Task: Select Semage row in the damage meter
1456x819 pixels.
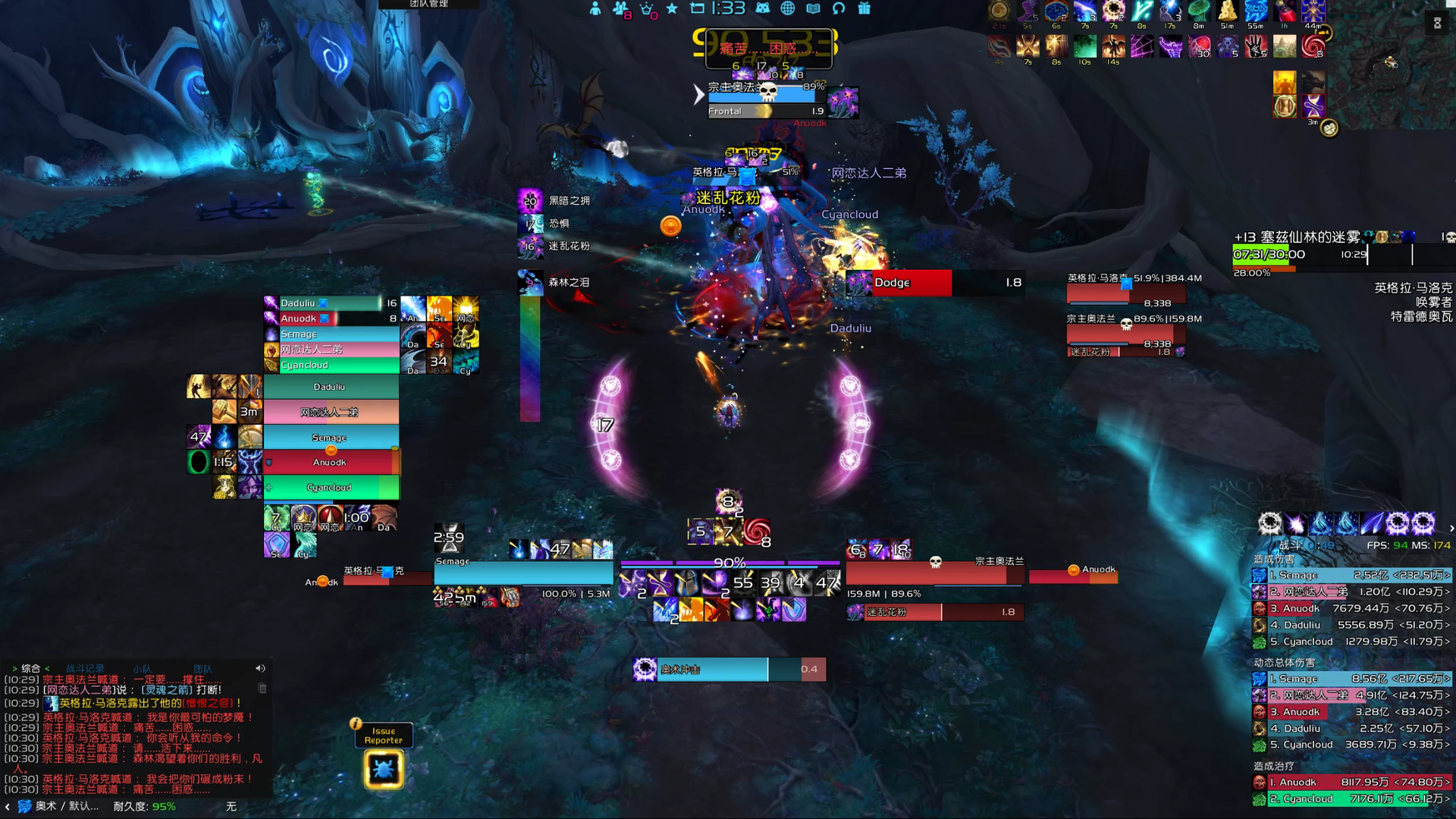Action: (1351, 575)
